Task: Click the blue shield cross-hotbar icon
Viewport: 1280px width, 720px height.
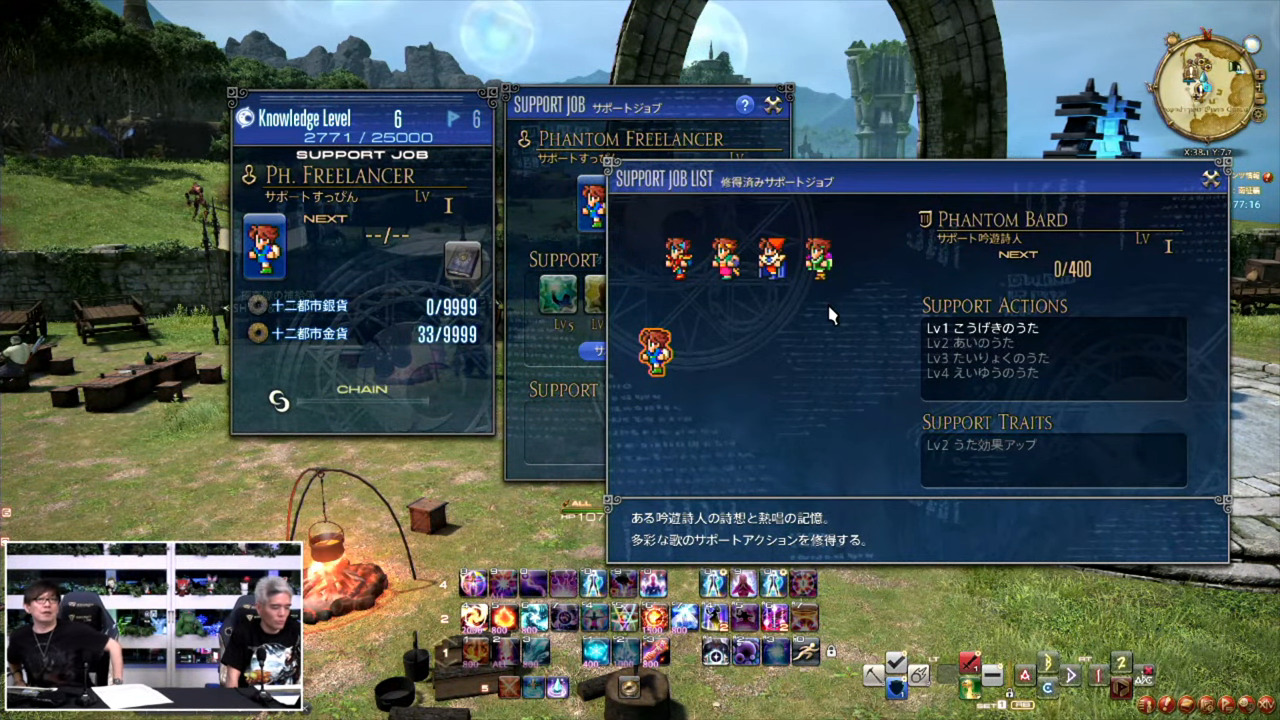Action: [897, 688]
